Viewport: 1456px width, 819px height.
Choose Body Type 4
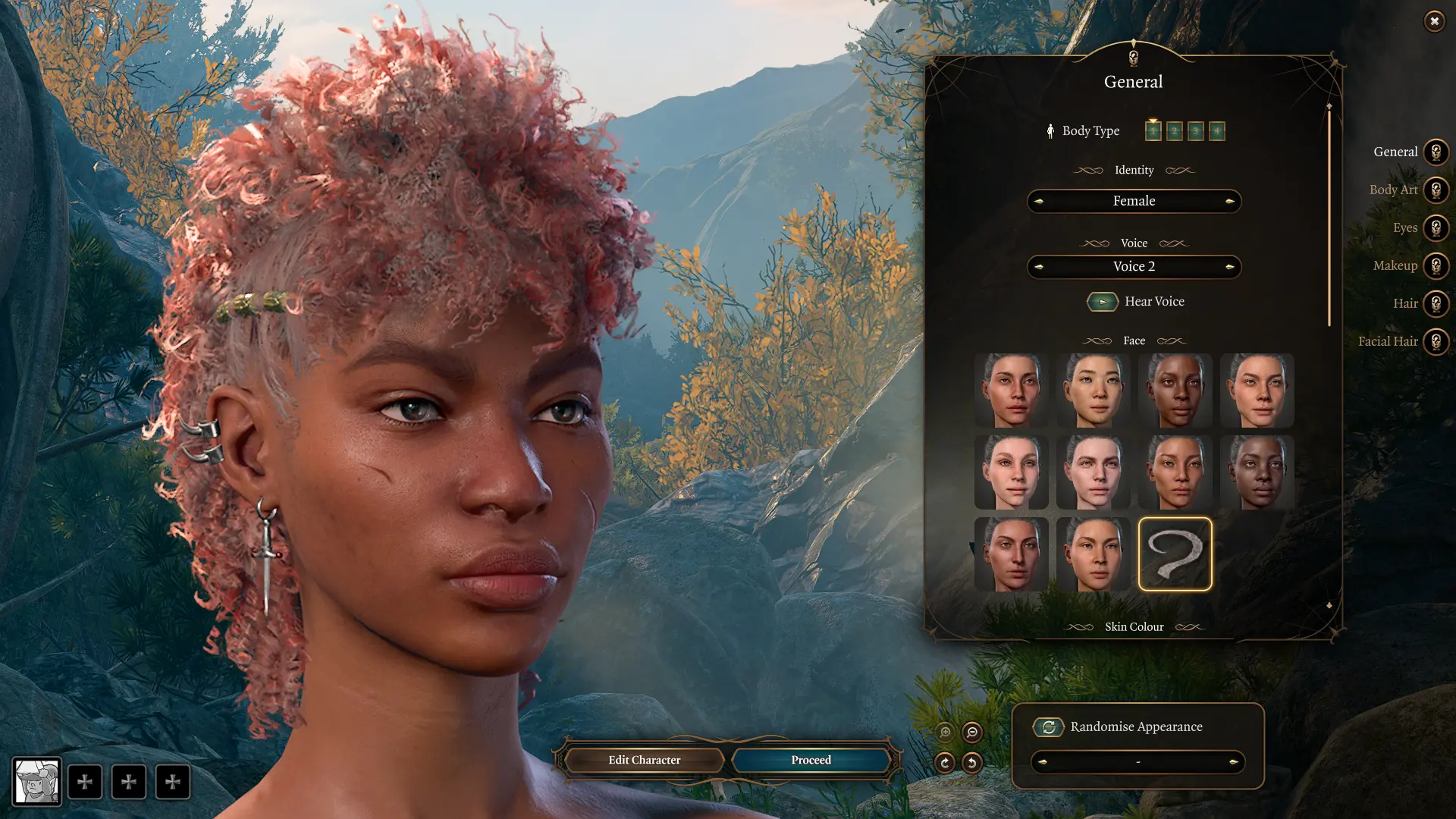point(1216,131)
